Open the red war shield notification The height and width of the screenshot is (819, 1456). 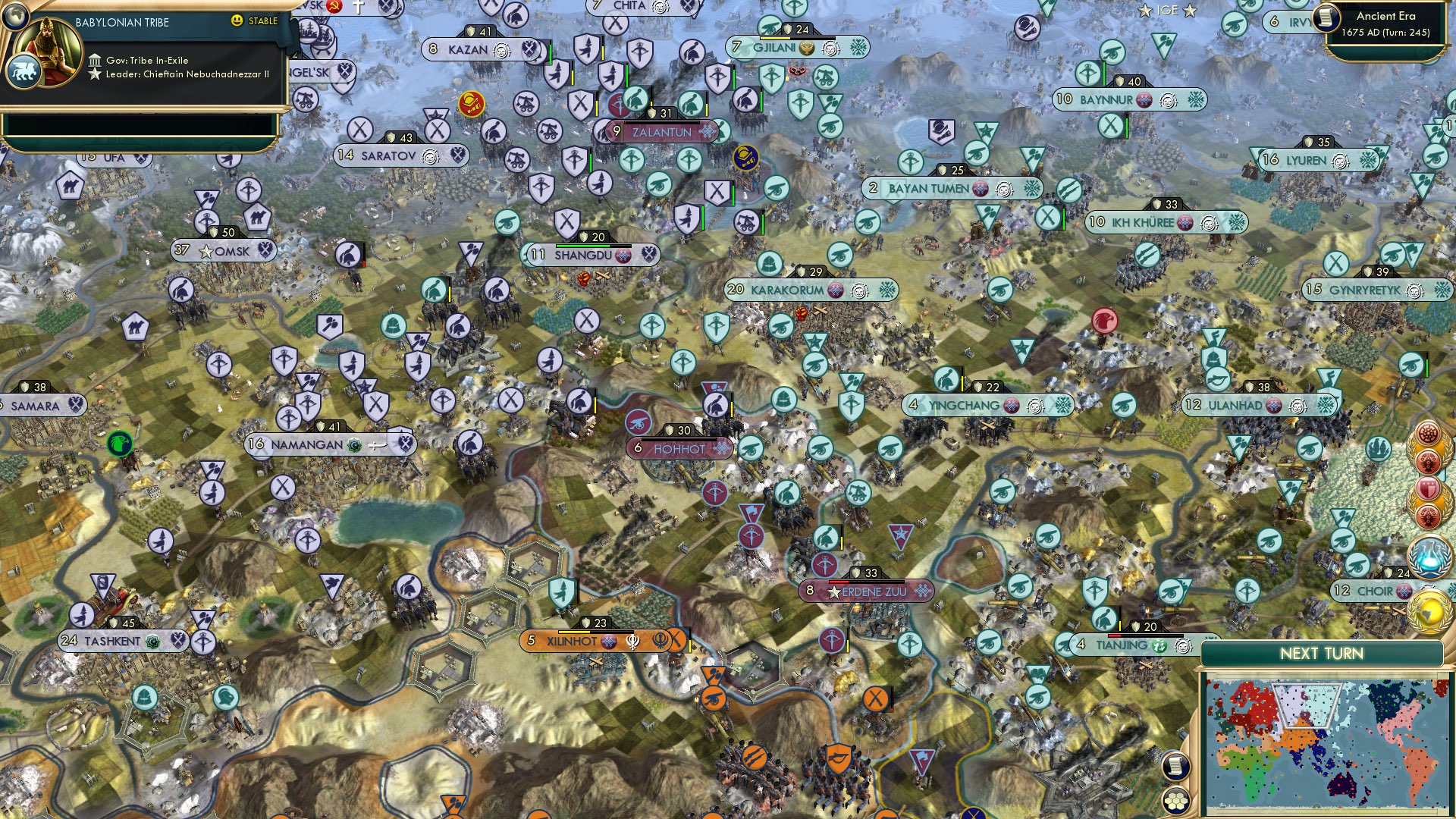coord(1428,488)
